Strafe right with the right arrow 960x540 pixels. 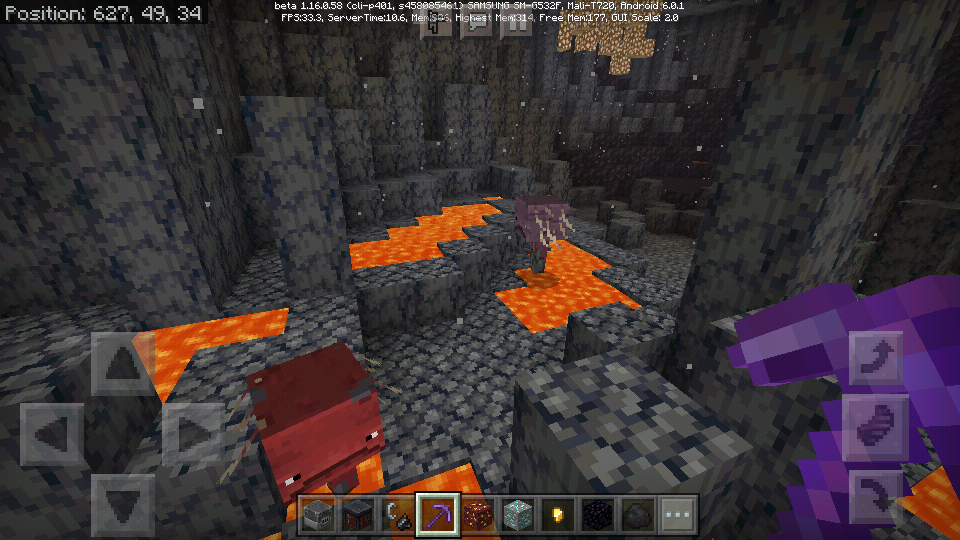(193, 434)
